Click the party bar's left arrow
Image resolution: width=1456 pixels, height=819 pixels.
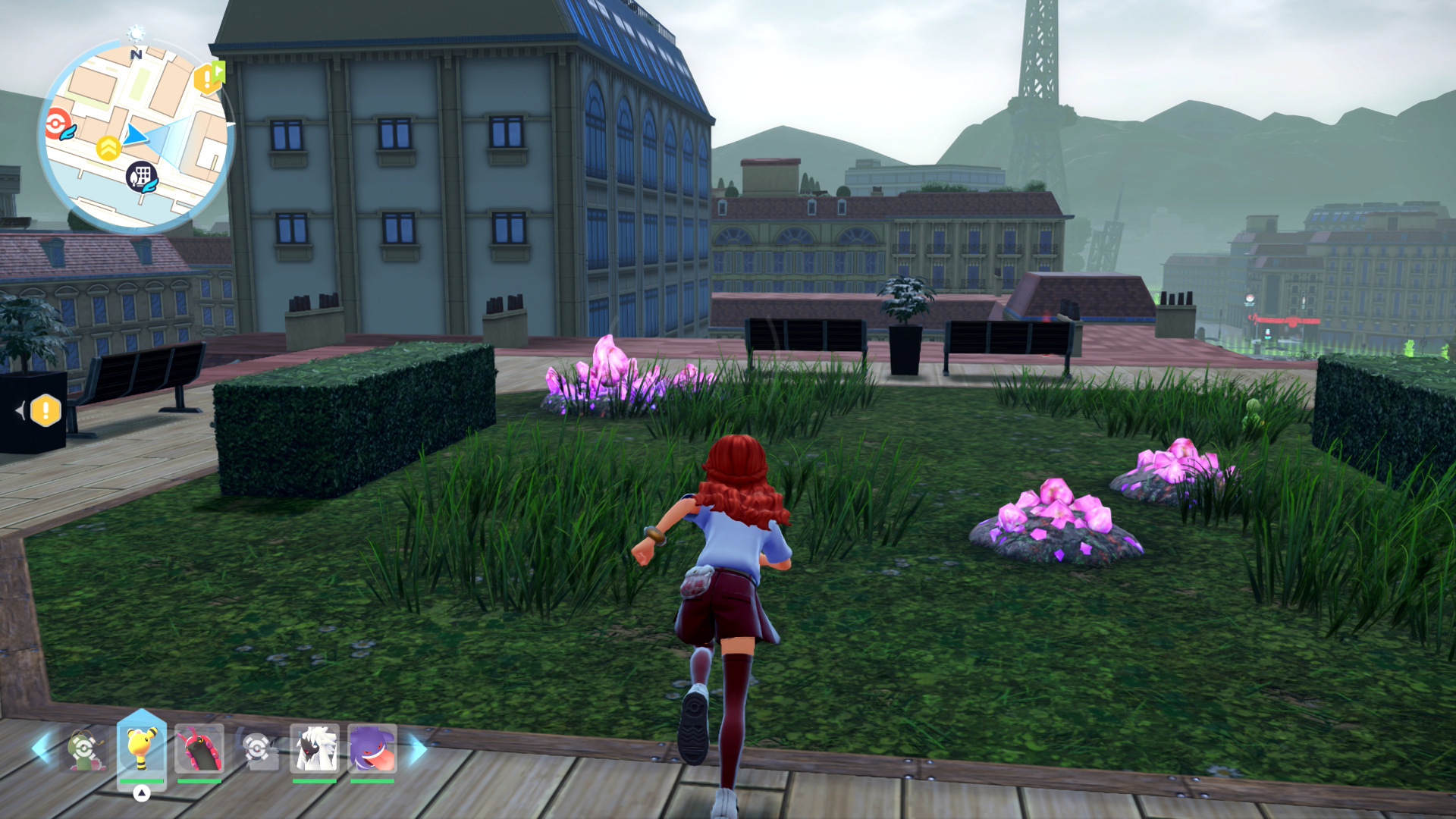42,748
